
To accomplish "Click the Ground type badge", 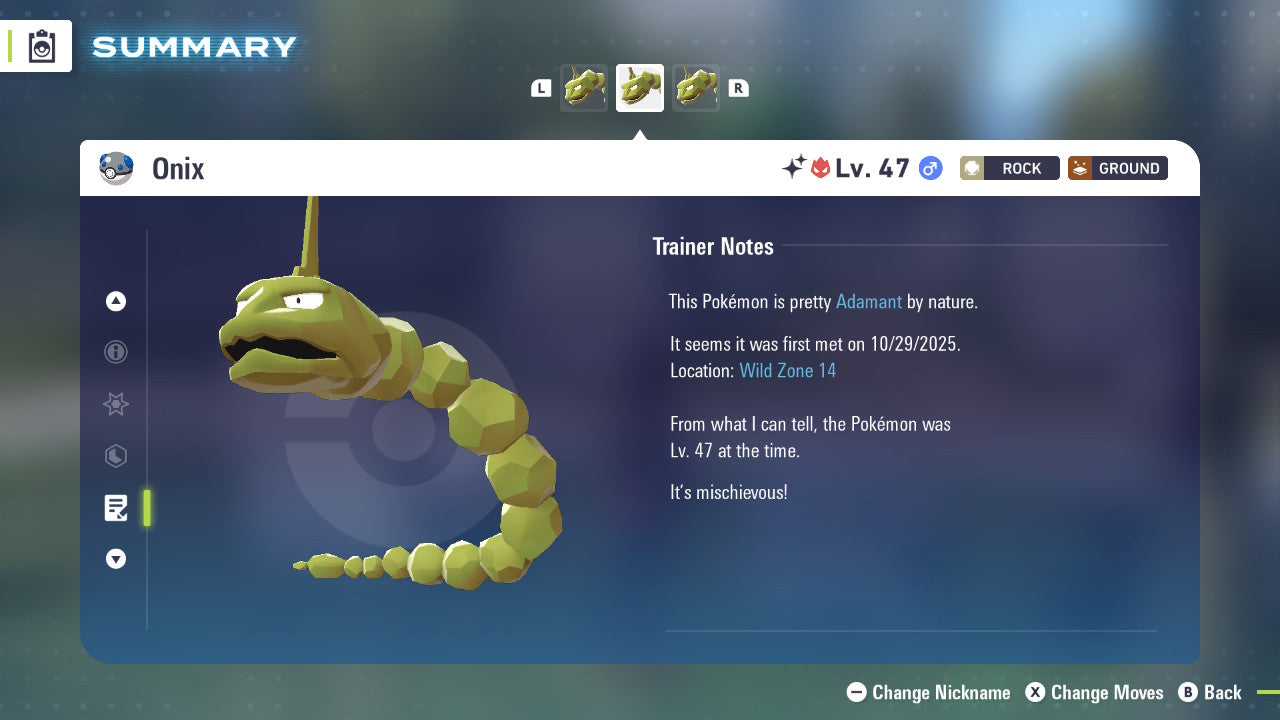I will point(1117,168).
